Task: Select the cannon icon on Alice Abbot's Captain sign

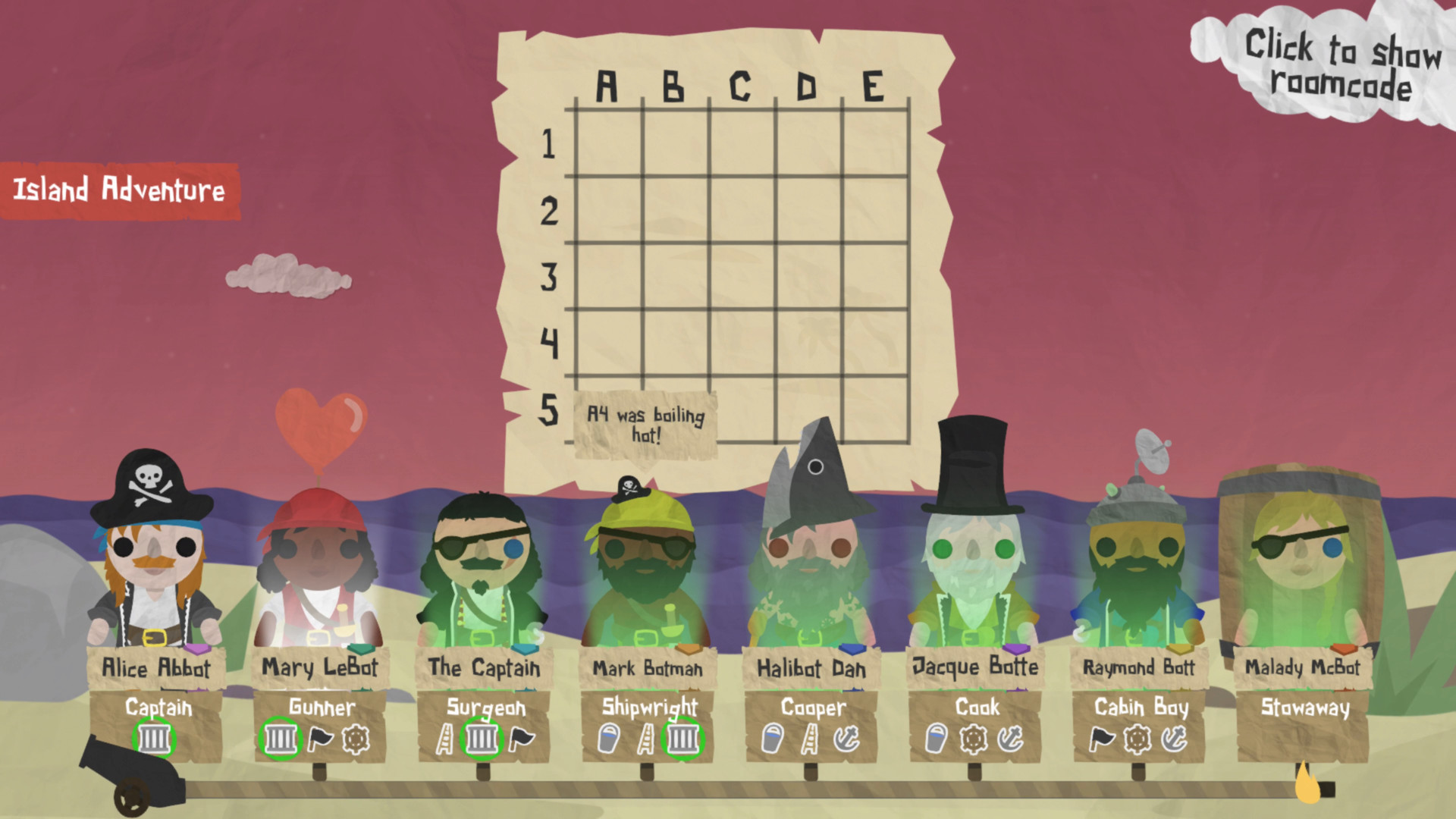Action: (x=154, y=739)
